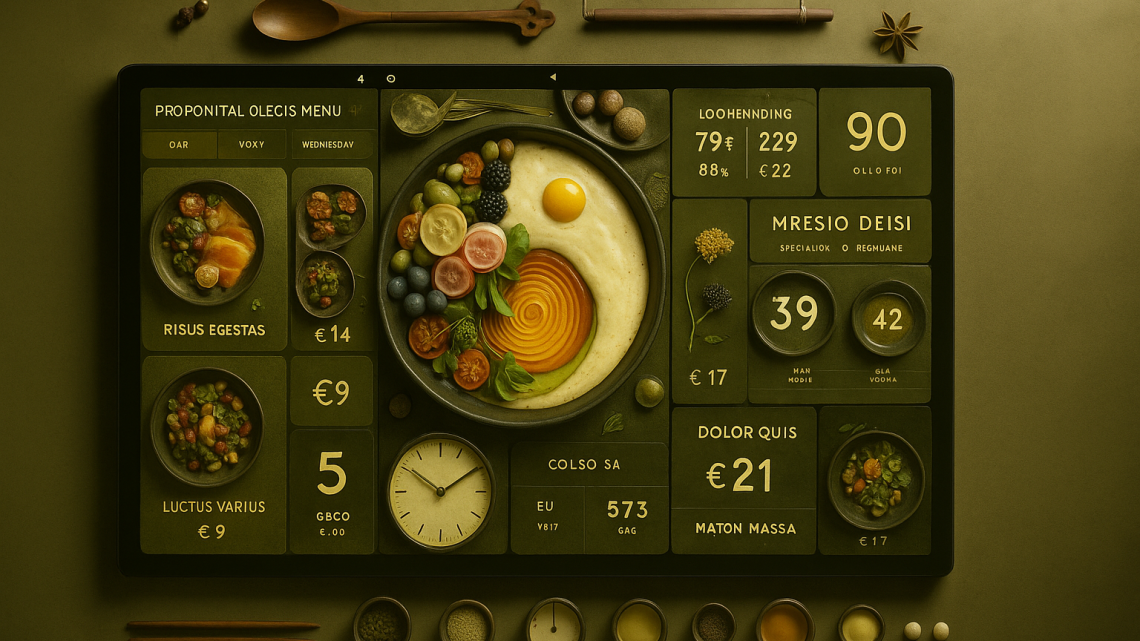Screen dimensions: 1140x641
Task: Switch to the OAR tab
Action: click(x=179, y=145)
